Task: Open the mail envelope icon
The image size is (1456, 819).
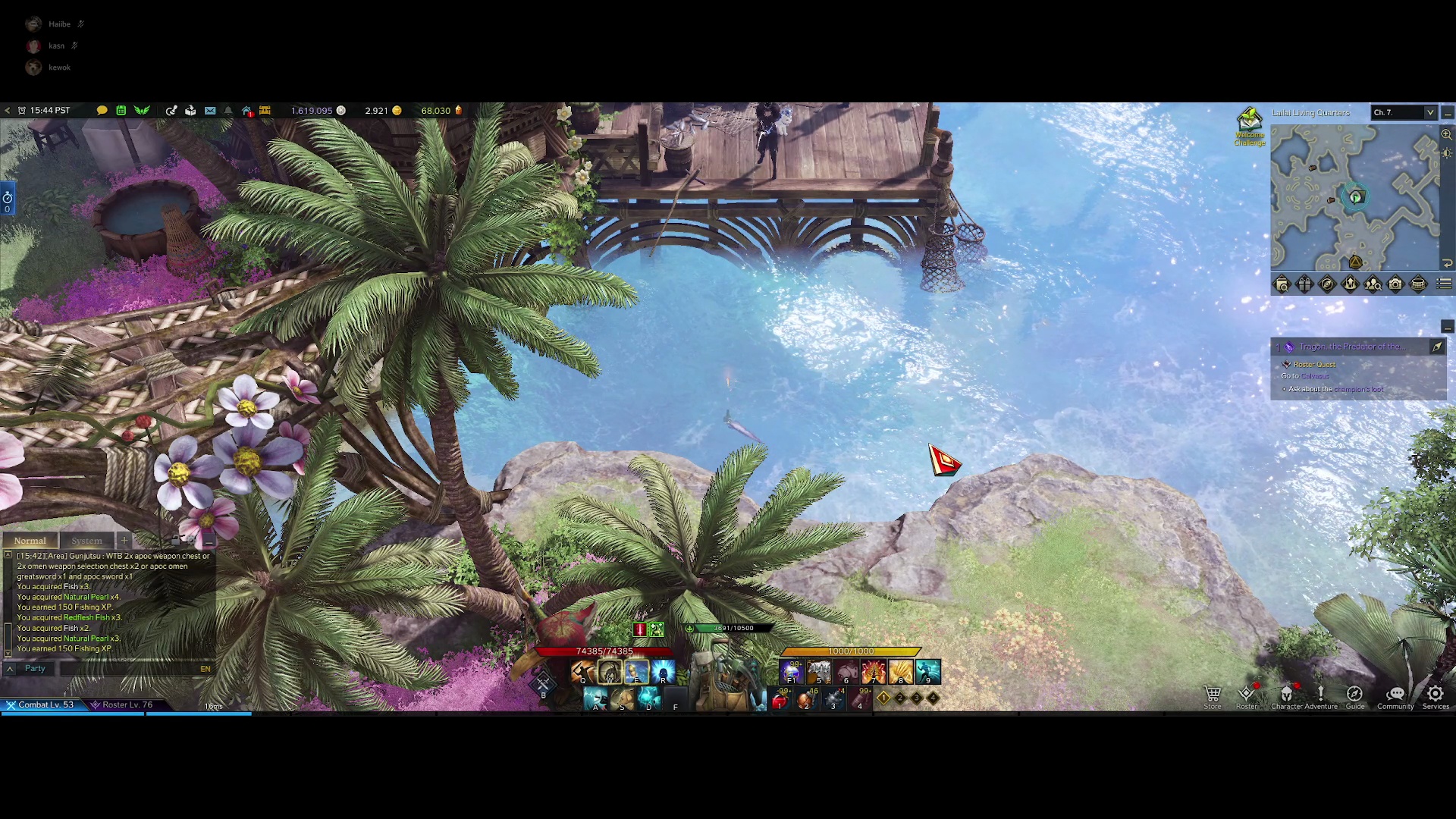Action: pyautogui.click(x=210, y=111)
